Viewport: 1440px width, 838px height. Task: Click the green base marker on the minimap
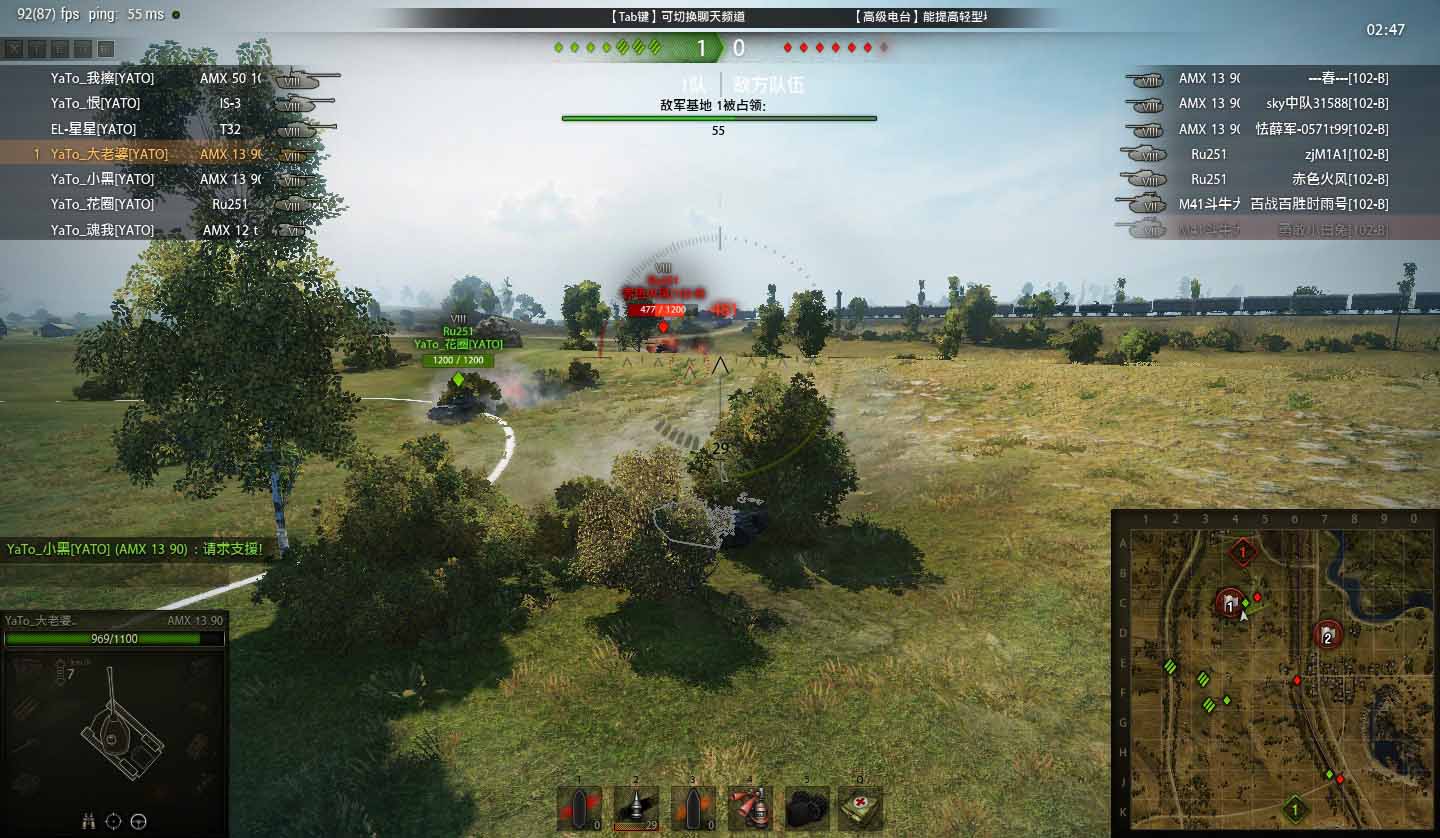pyautogui.click(x=1295, y=808)
